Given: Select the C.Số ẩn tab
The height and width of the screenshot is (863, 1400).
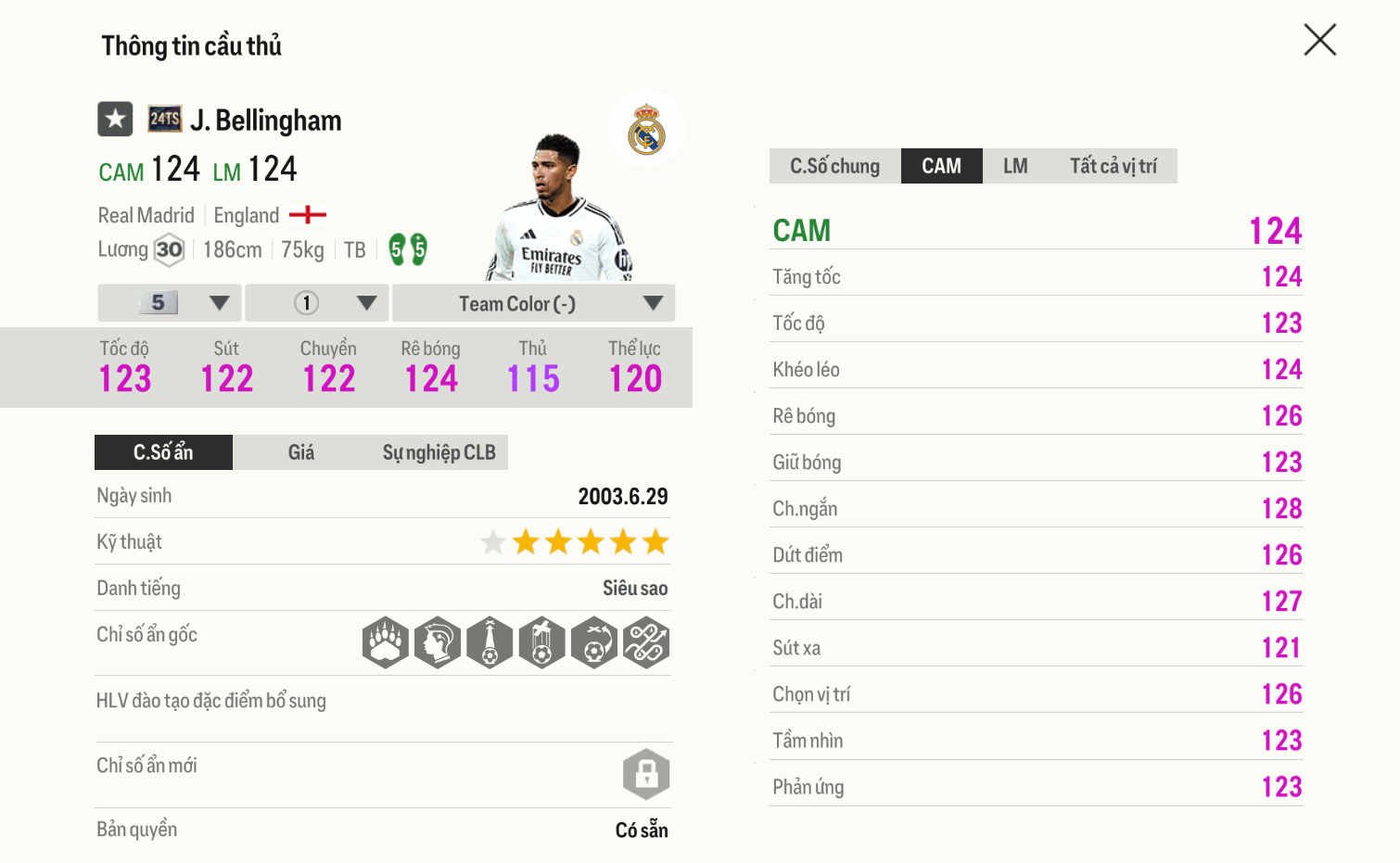Looking at the screenshot, I should coord(163,452).
